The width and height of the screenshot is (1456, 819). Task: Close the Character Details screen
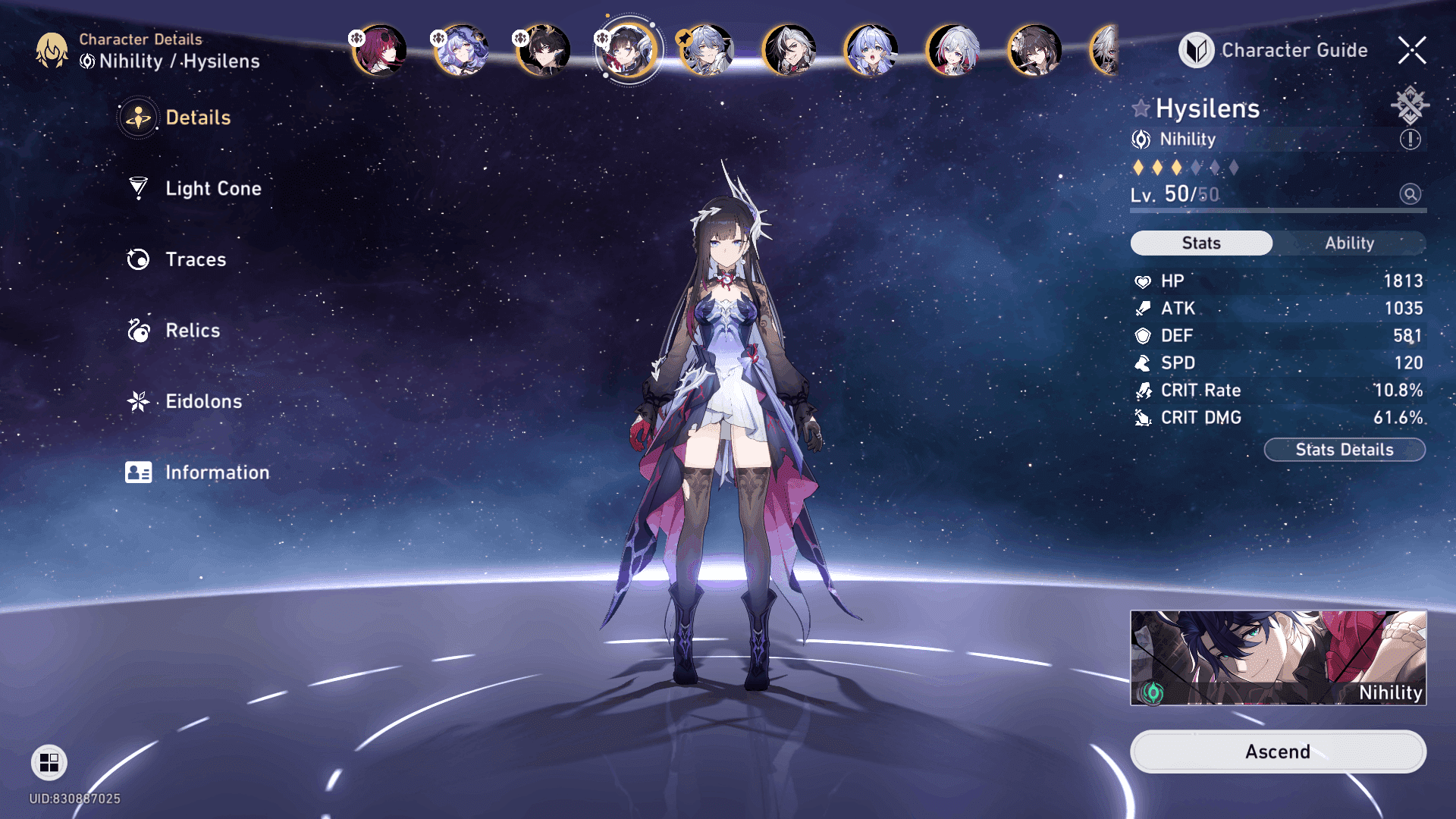pyautogui.click(x=1412, y=50)
